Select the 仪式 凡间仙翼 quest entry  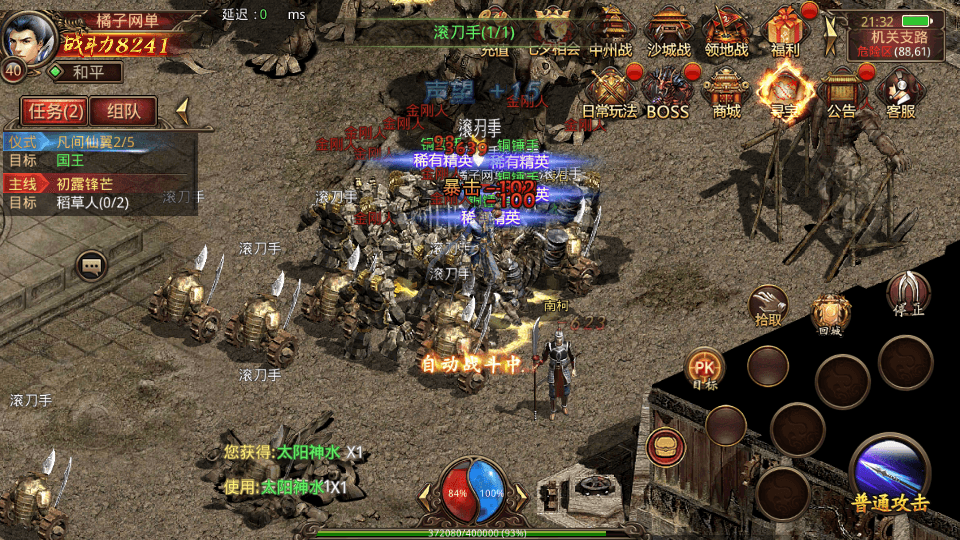pos(99,142)
